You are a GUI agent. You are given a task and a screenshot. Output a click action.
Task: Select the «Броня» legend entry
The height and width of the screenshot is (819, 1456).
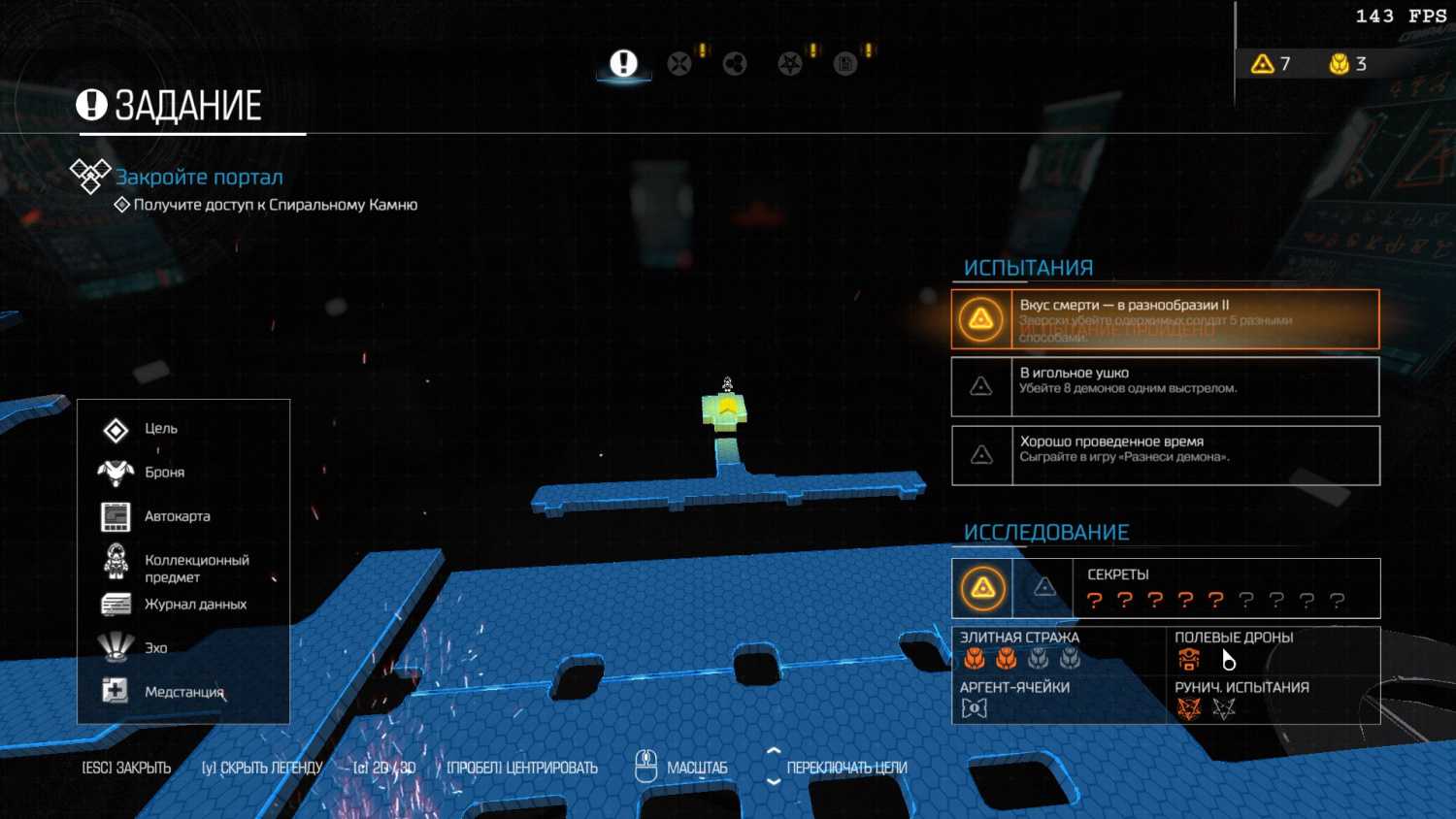coord(164,473)
